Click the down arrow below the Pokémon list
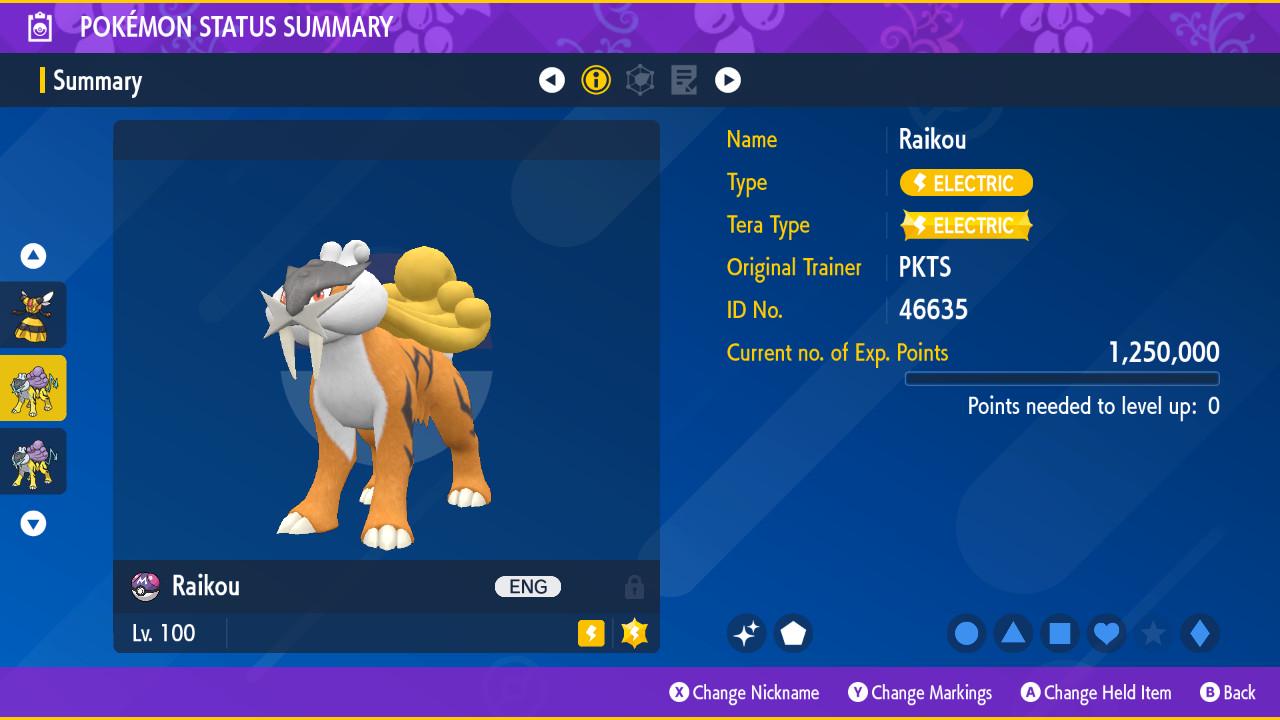The image size is (1280, 720). (33, 523)
